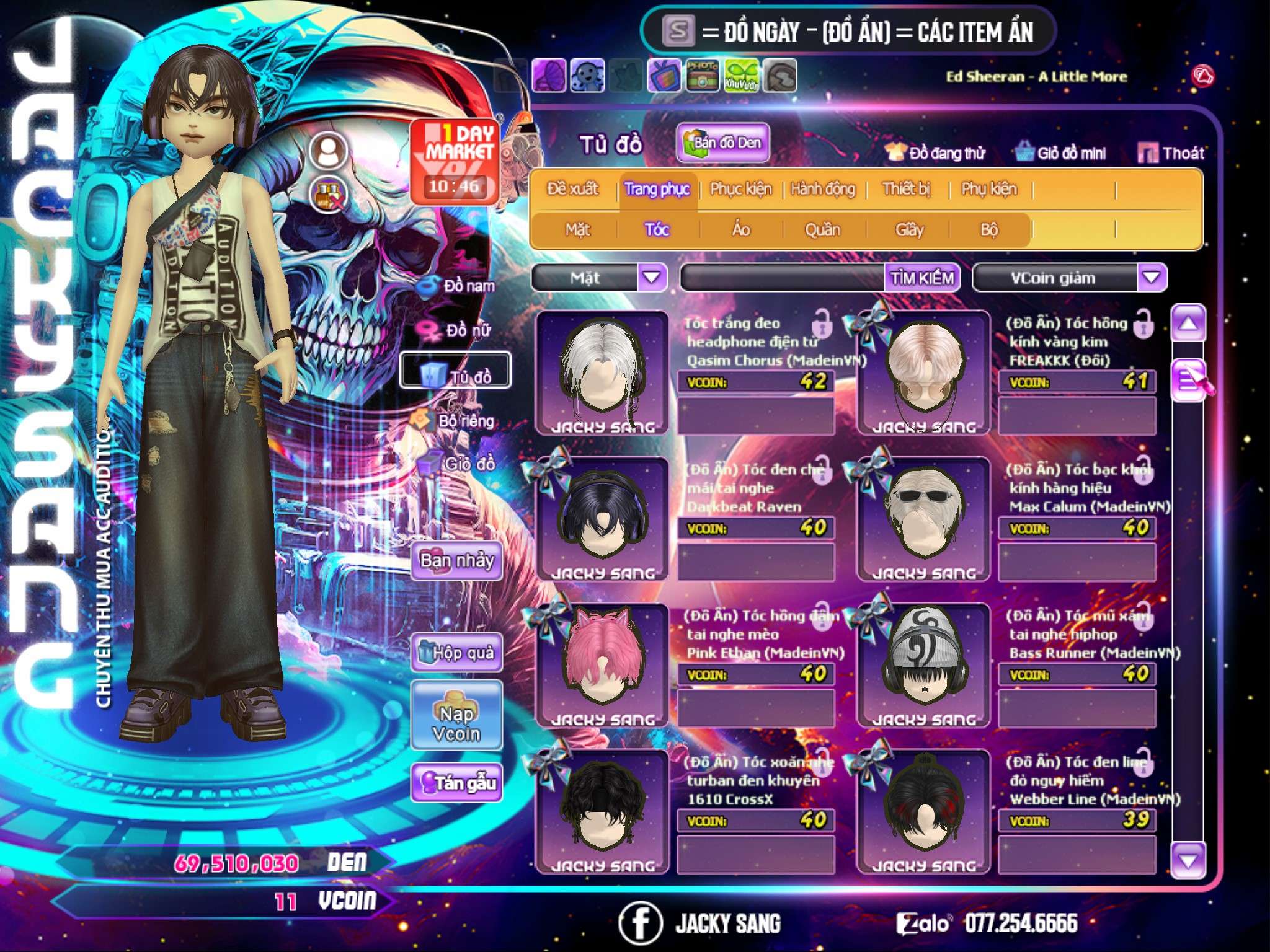Click the TÌM KIẾM search button

pos(921,278)
